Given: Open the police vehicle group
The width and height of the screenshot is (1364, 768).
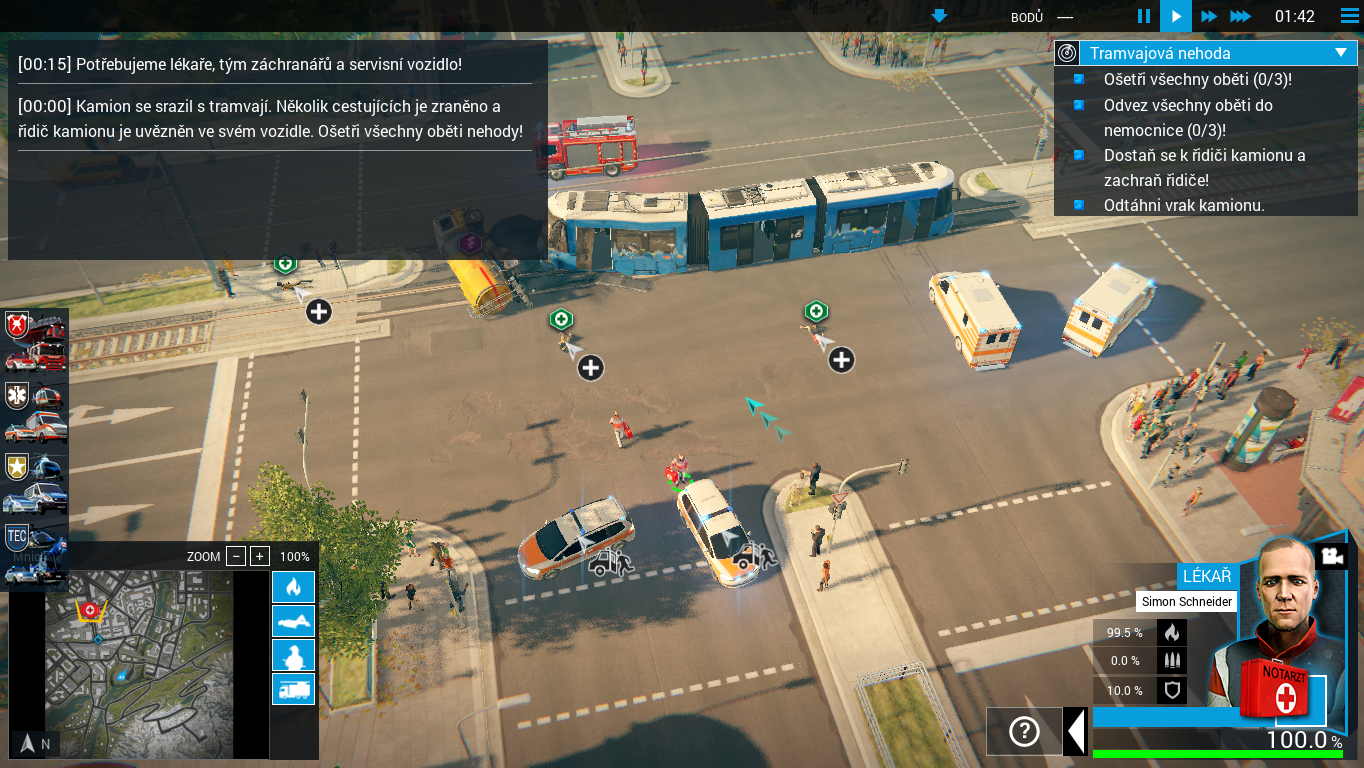Looking at the screenshot, I should click(x=35, y=483).
